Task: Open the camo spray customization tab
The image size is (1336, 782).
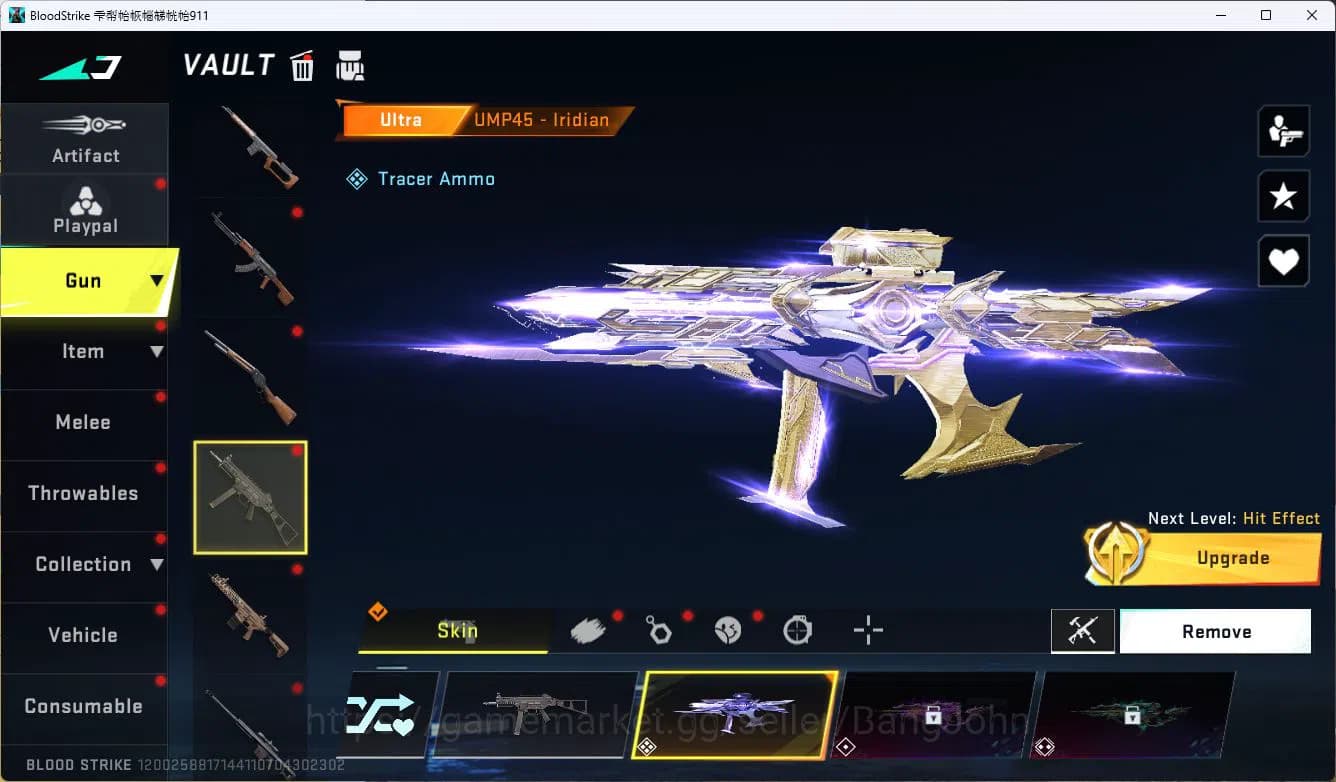Action: pyautogui.click(x=588, y=629)
